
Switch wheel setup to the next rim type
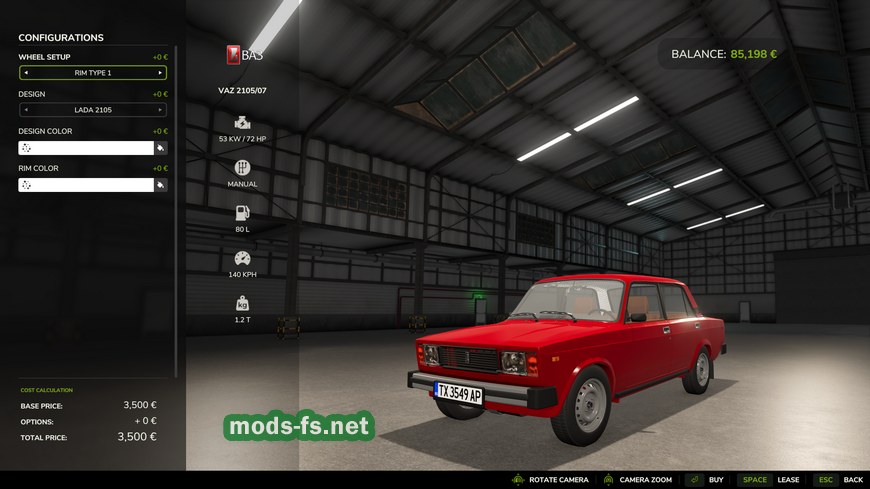[x=160, y=73]
